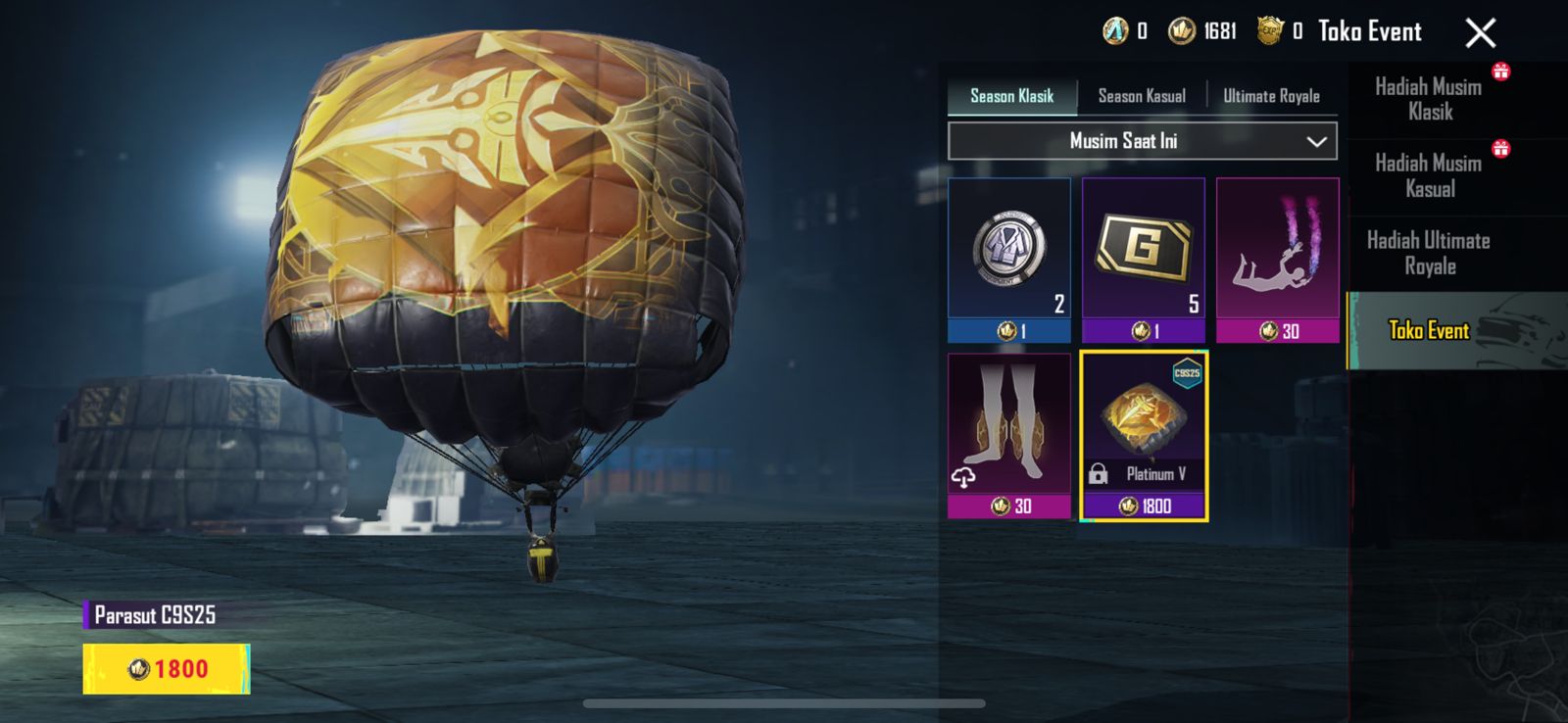The image size is (1568, 723).
Task: Open Hadiah Ultimate Royale menu
Action: [x=1430, y=254]
